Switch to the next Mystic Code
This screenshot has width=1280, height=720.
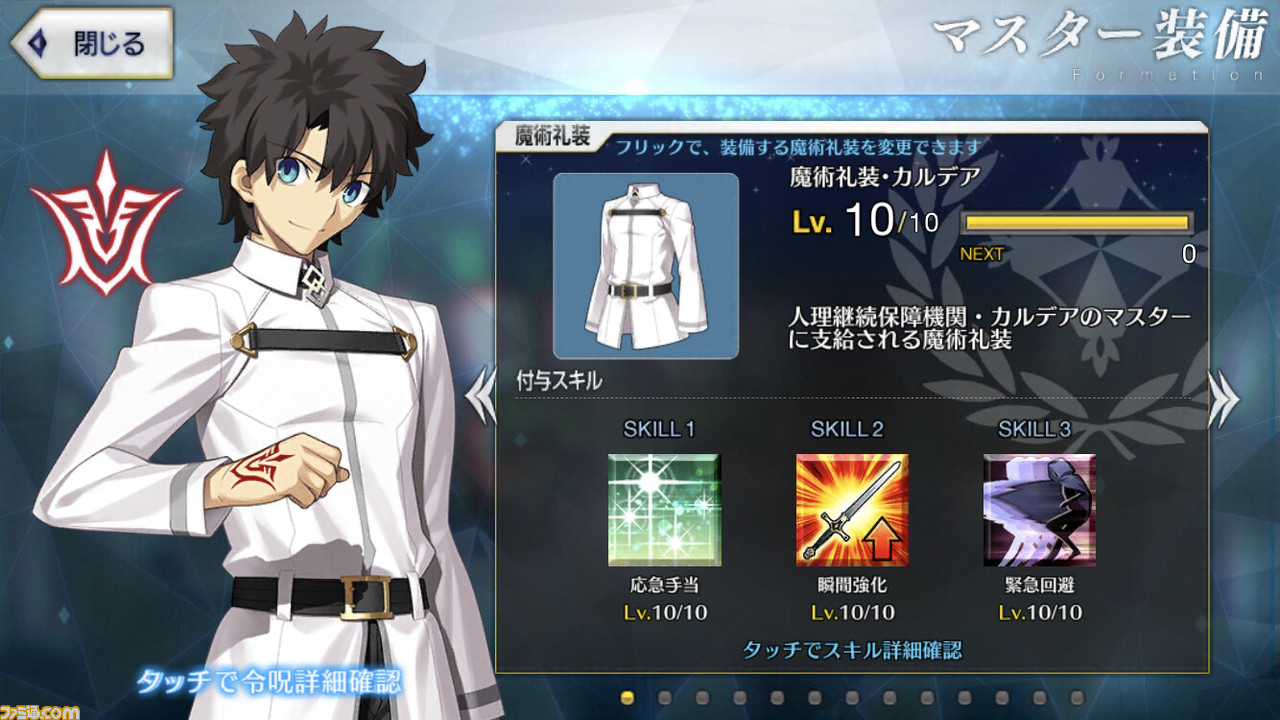click(1223, 398)
